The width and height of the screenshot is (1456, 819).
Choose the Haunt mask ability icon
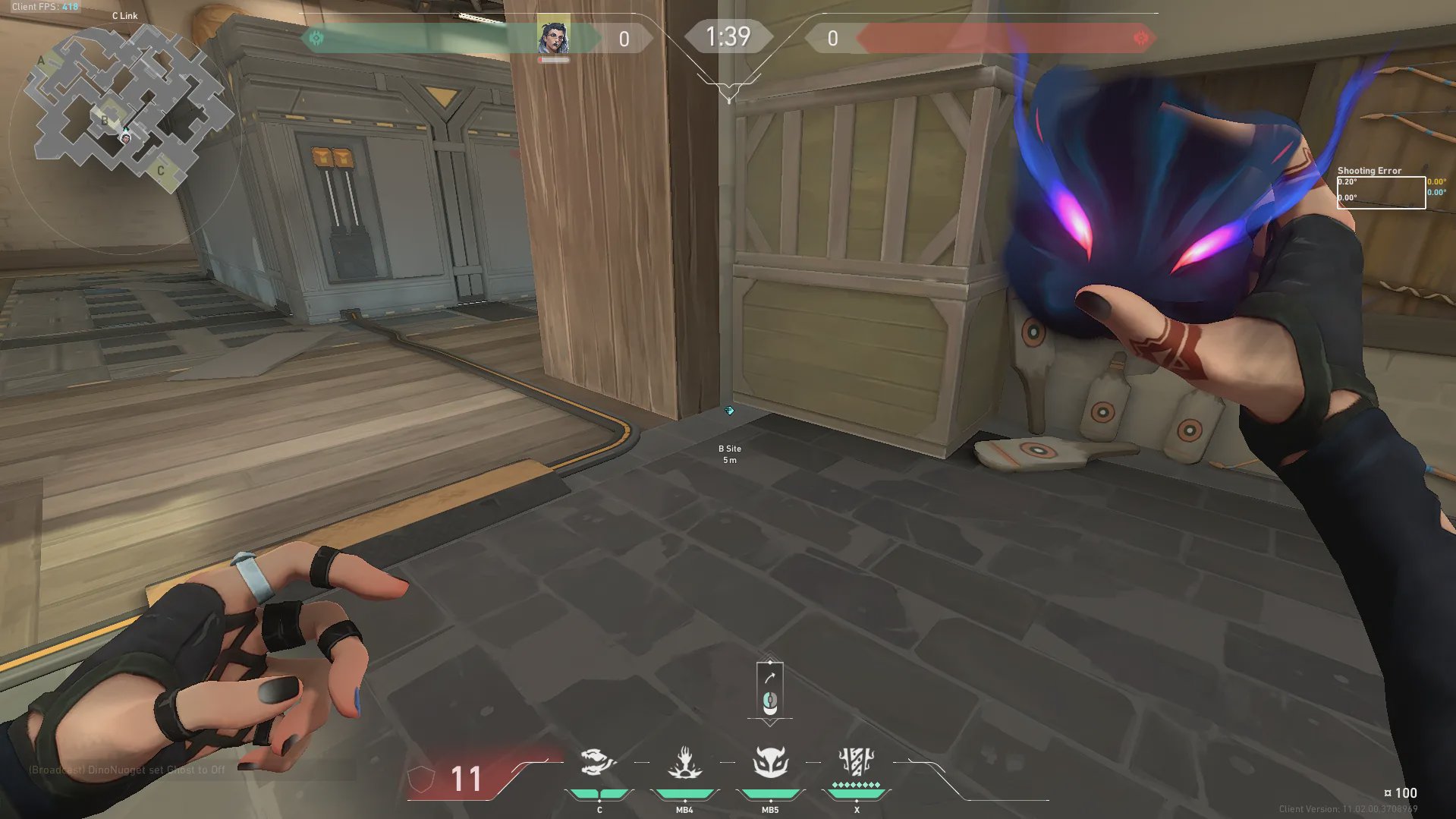(770, 762)
